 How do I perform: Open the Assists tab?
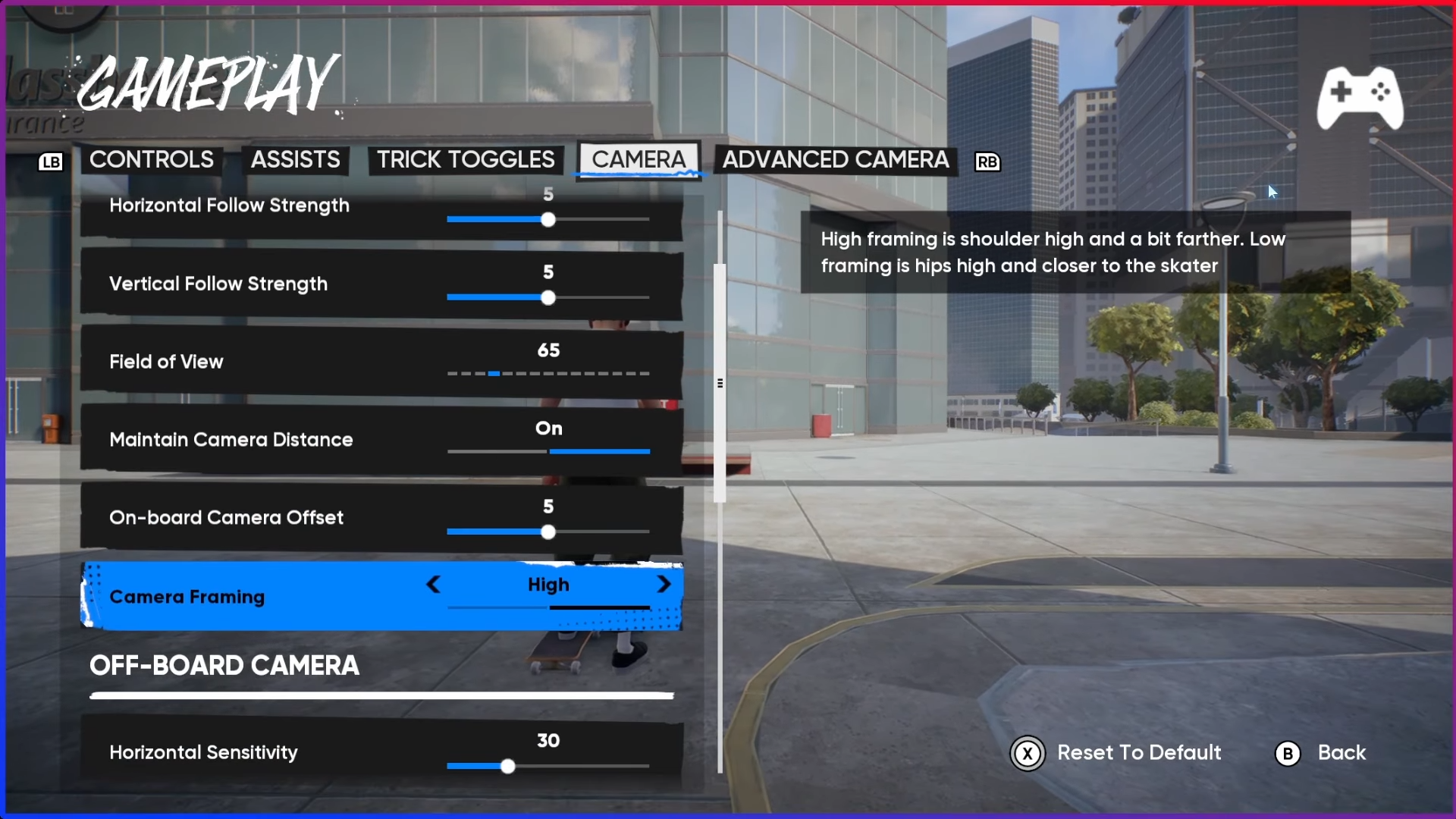(295, 160)
